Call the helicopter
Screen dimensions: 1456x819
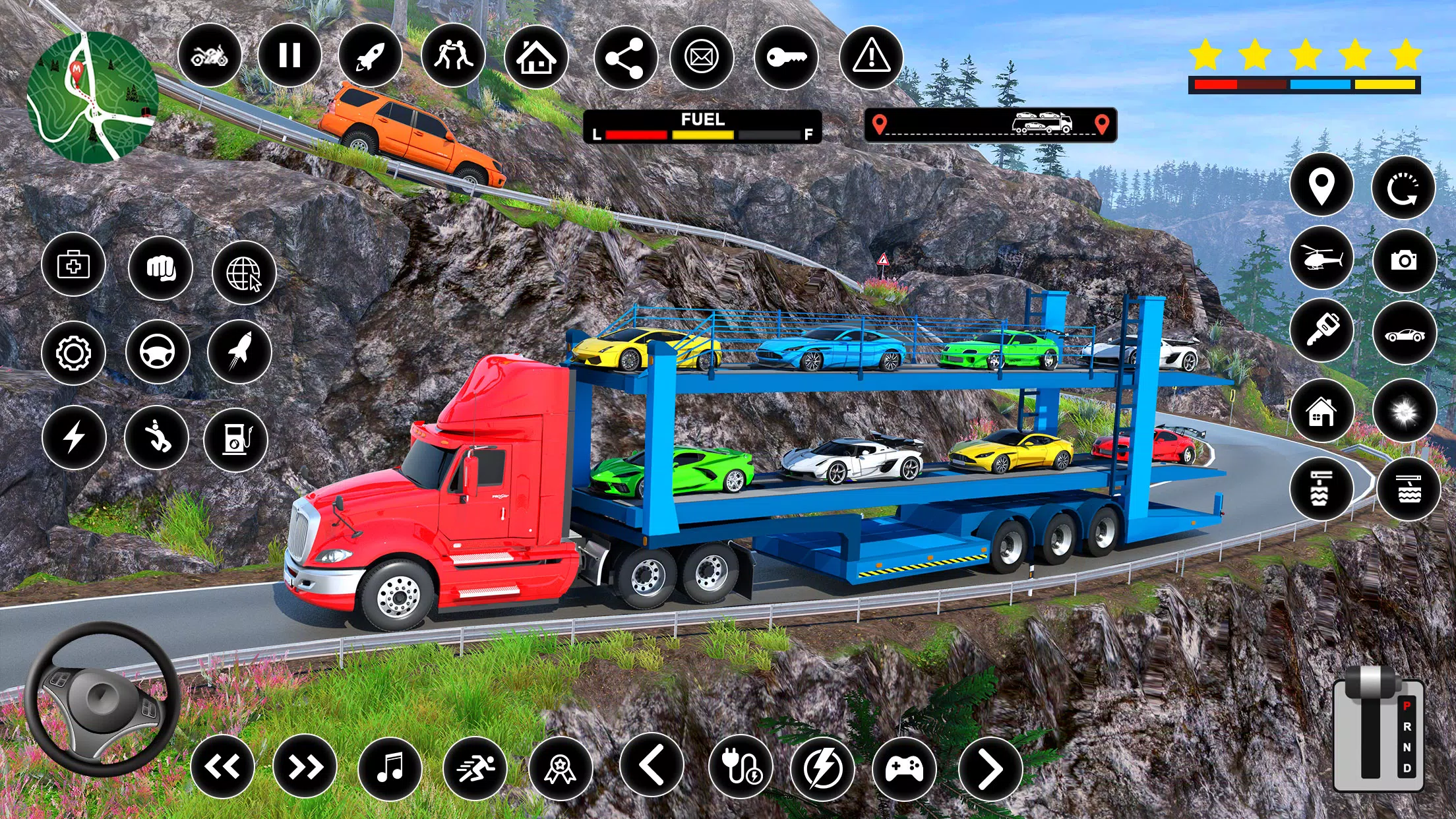click(1321, 258)
